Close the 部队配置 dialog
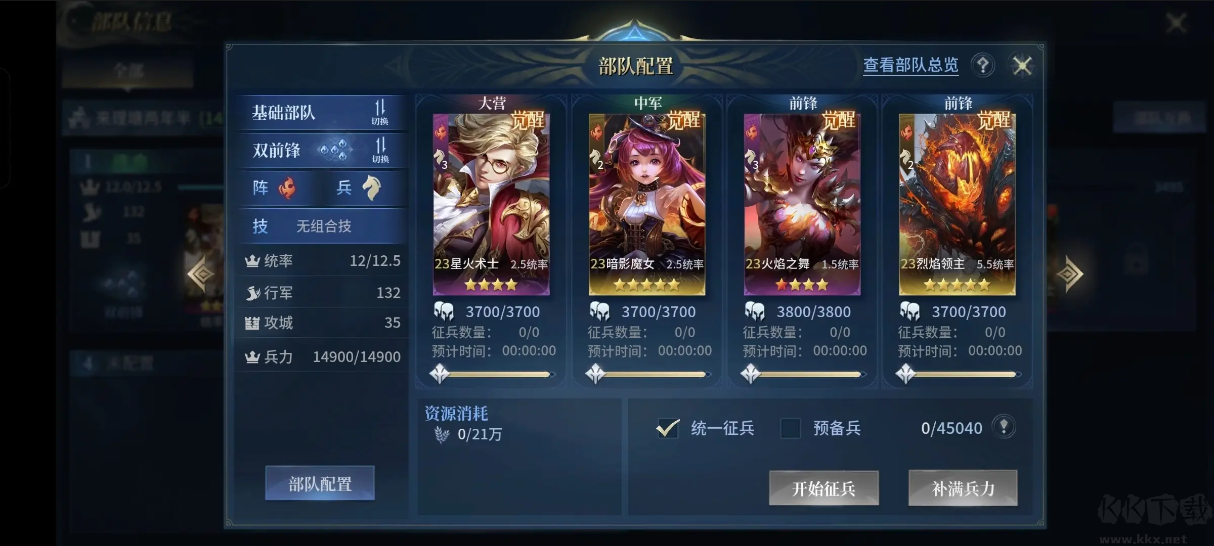The image size is (1214, 546). (x=1022, y=66)
